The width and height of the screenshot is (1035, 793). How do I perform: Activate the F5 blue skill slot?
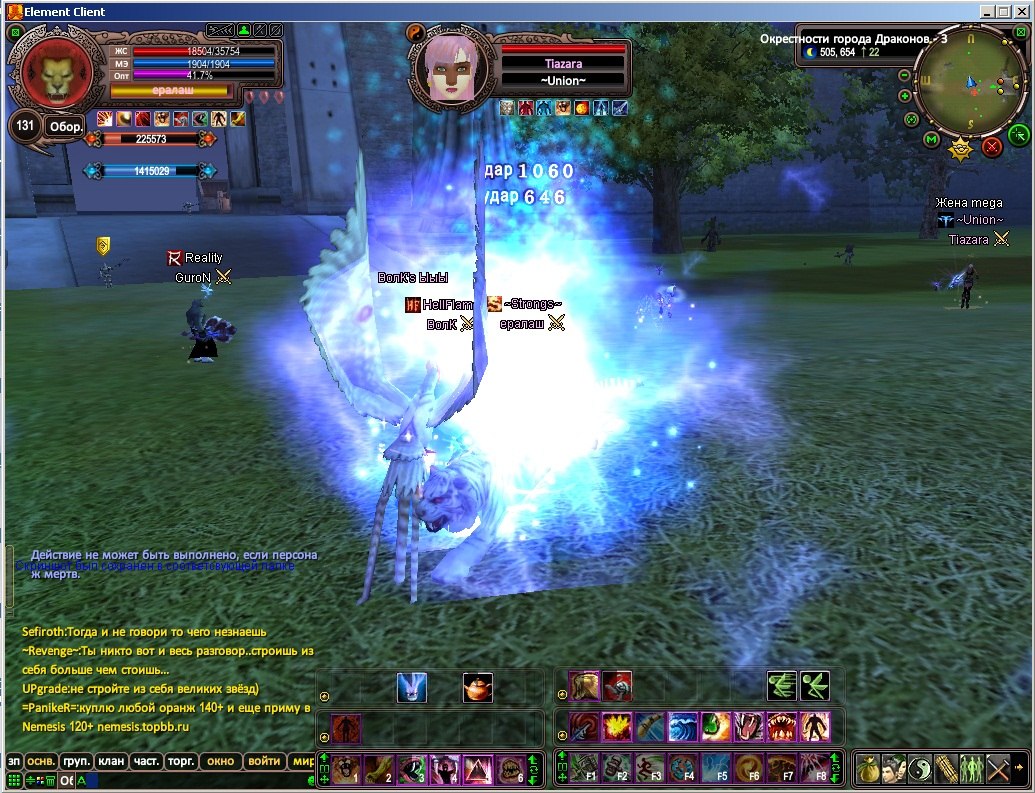coord(715,768)
